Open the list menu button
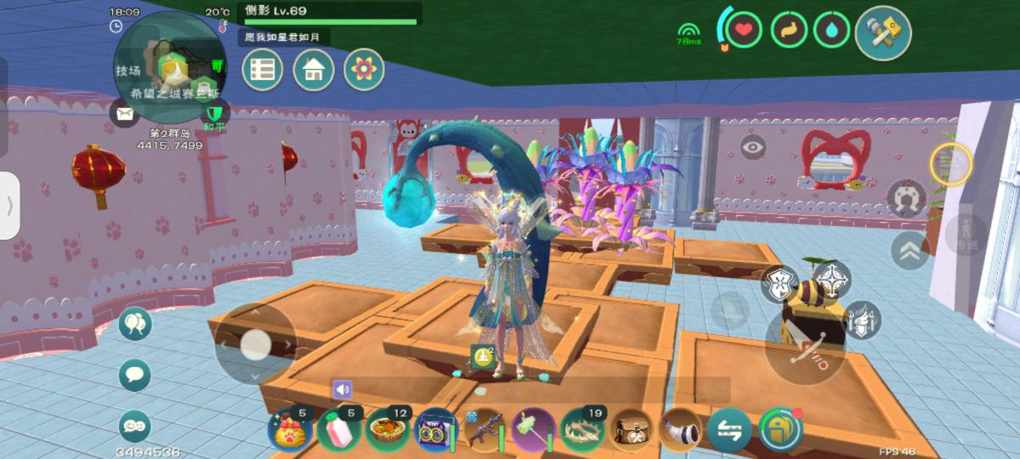The width and height of the screenshot is (1020, 459). pos(262,70)
